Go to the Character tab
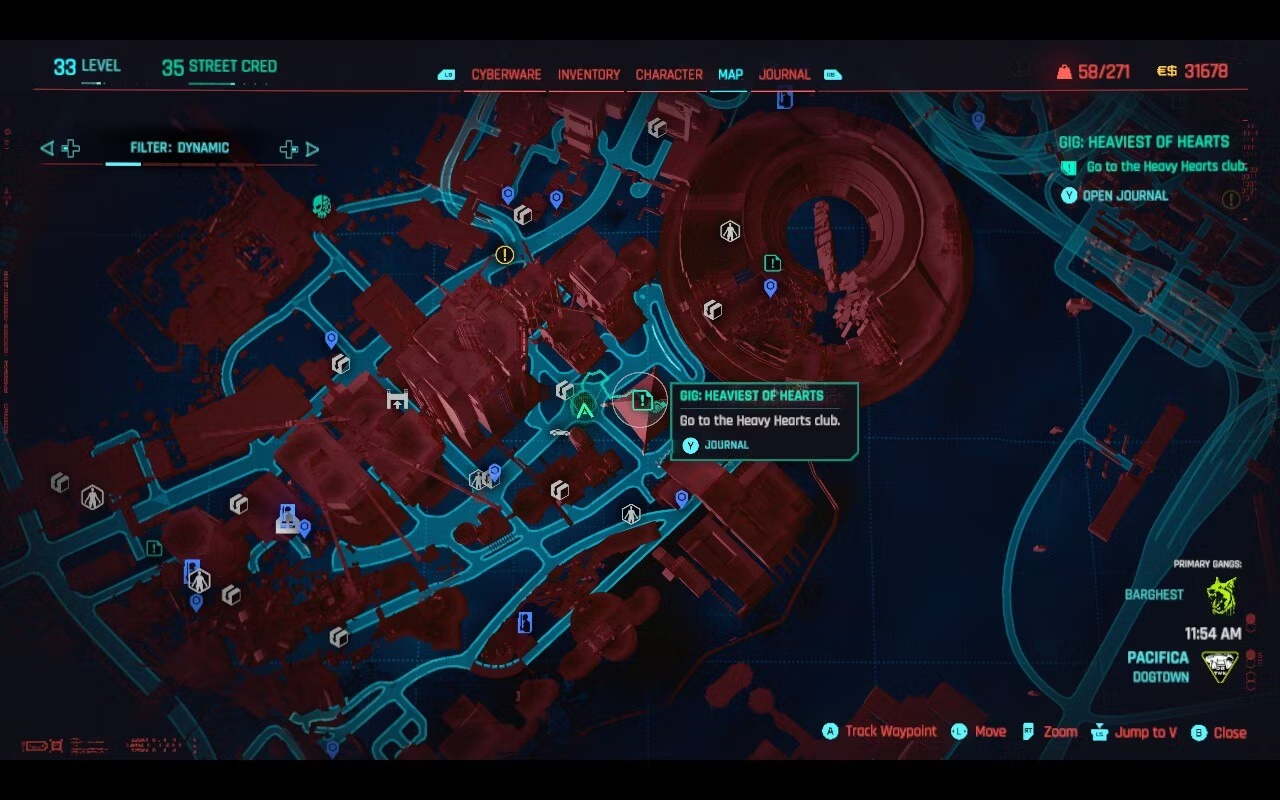Image resolution: width=1280 pixels, height=800 pixels. tap(669, 75)
